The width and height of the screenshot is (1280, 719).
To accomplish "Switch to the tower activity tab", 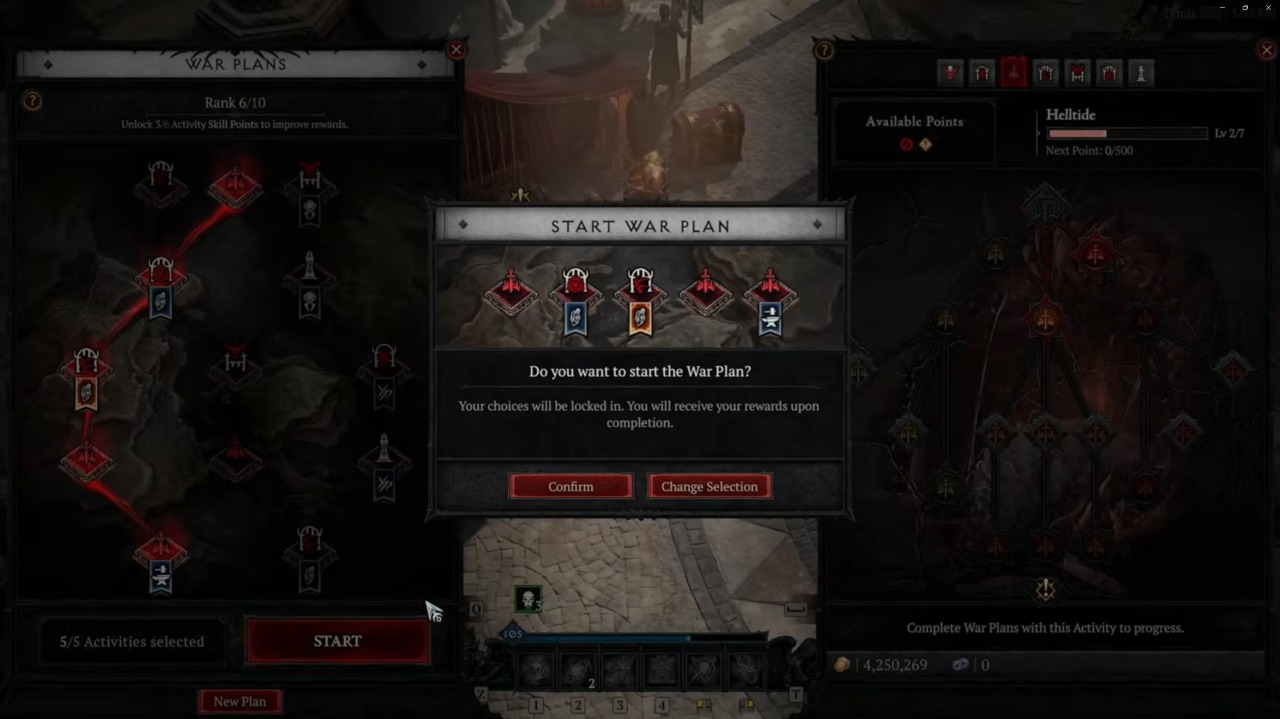I will tap(1140, 72).
